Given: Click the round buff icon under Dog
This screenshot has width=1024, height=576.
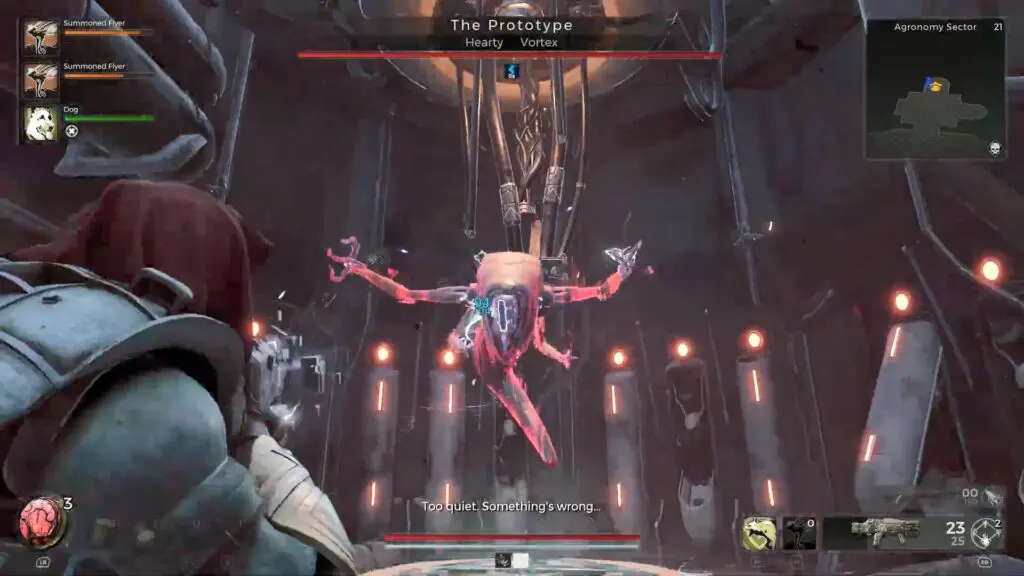Looking at the screenshot, I should click(x=72, y=131).
